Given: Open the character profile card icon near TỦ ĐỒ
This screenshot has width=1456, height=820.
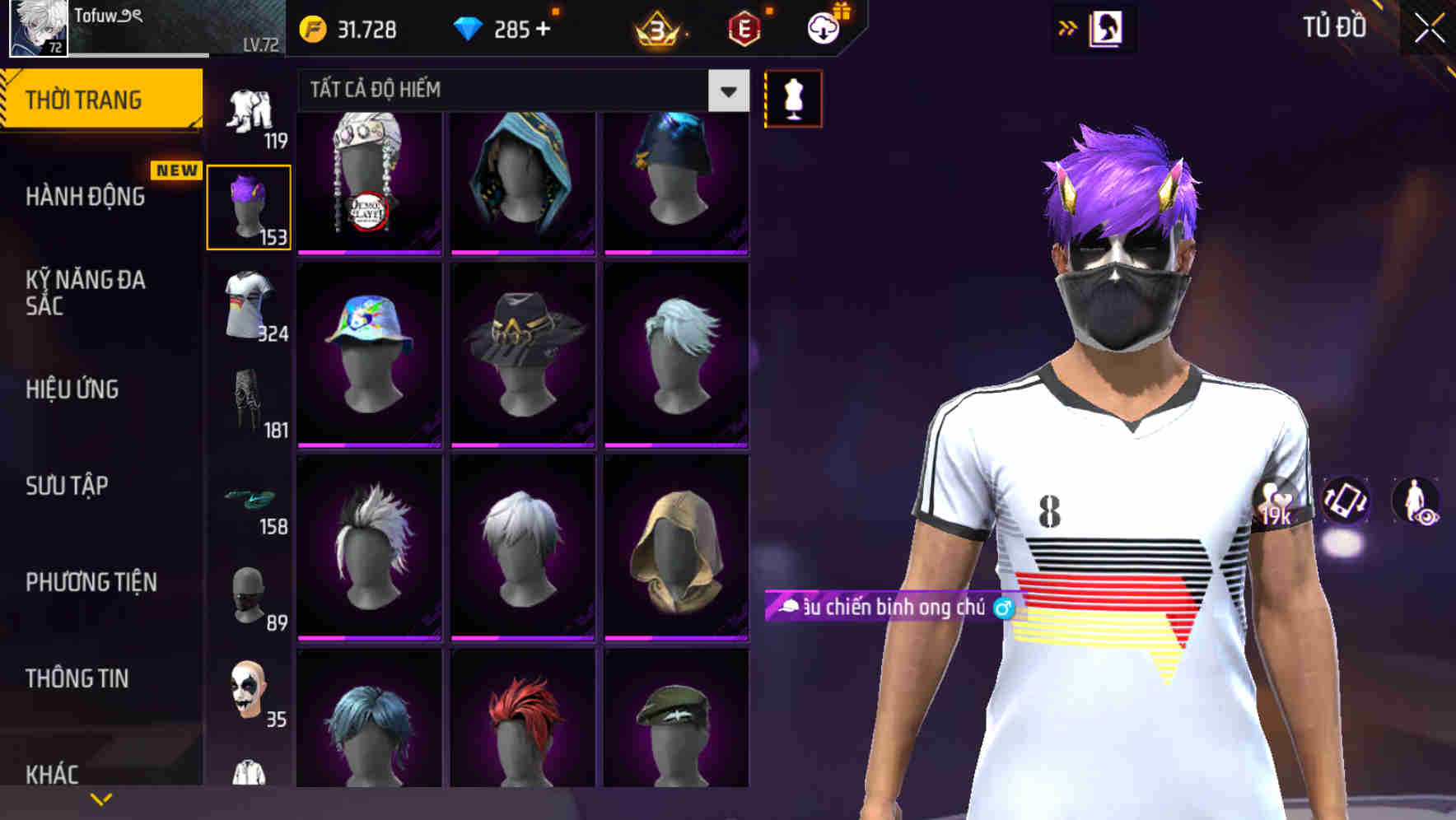Looking at the screenshot, I should pos(1105,27).
